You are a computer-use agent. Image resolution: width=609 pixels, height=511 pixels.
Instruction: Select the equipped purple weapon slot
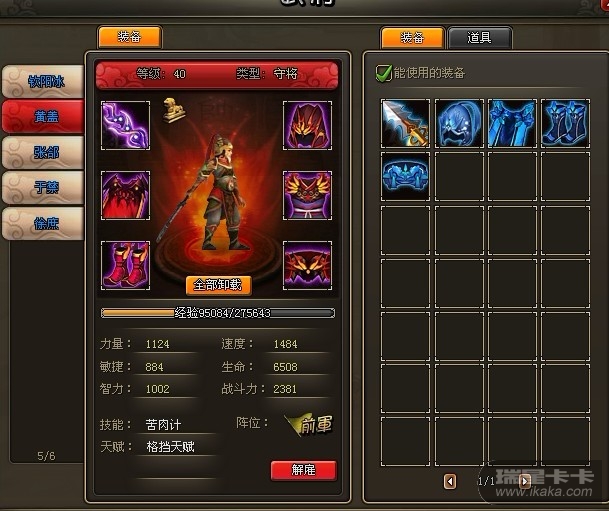pos(126,125)
